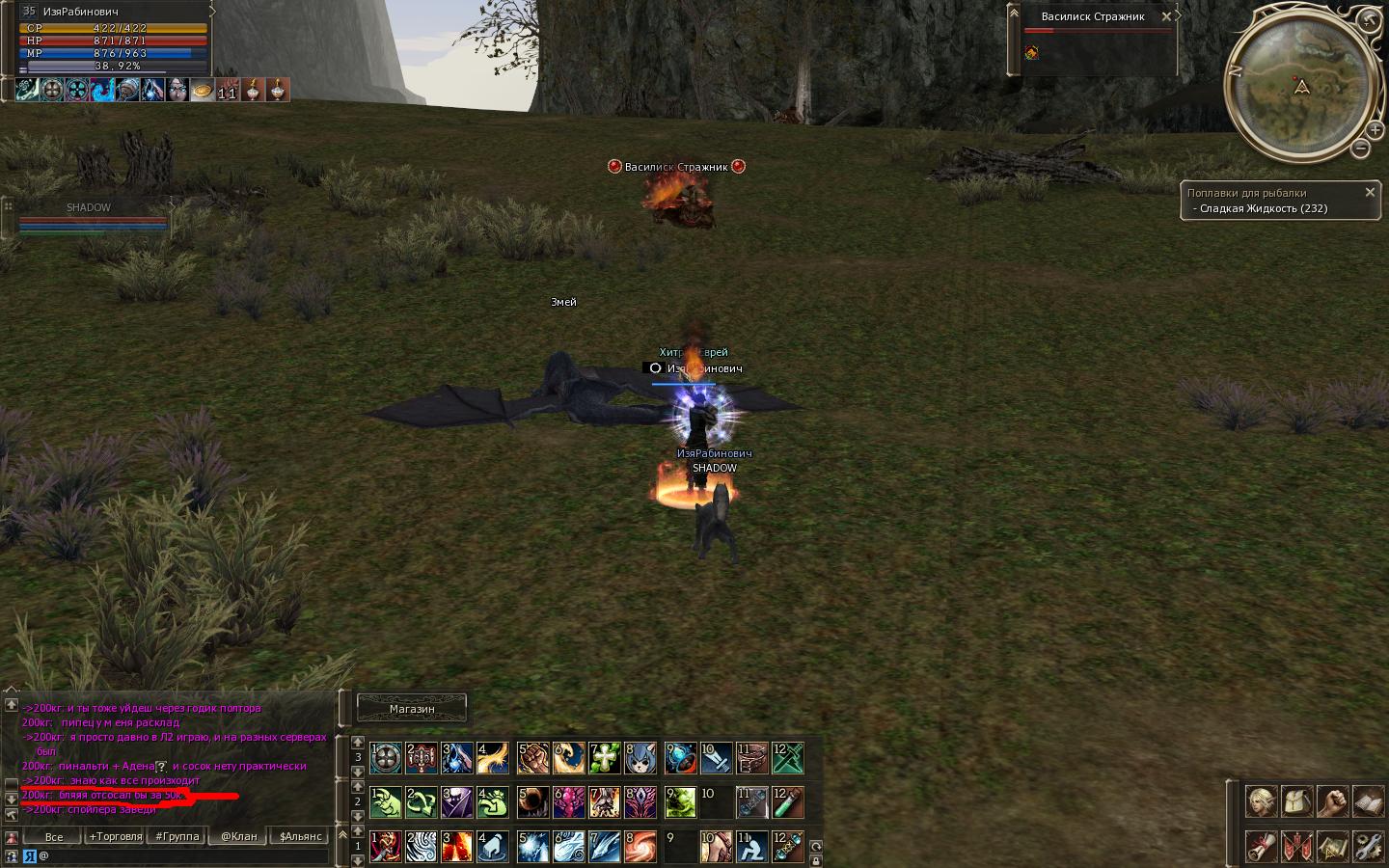
Task: Open the wrench and hammer settings icon
Action: coord(1368,846)
